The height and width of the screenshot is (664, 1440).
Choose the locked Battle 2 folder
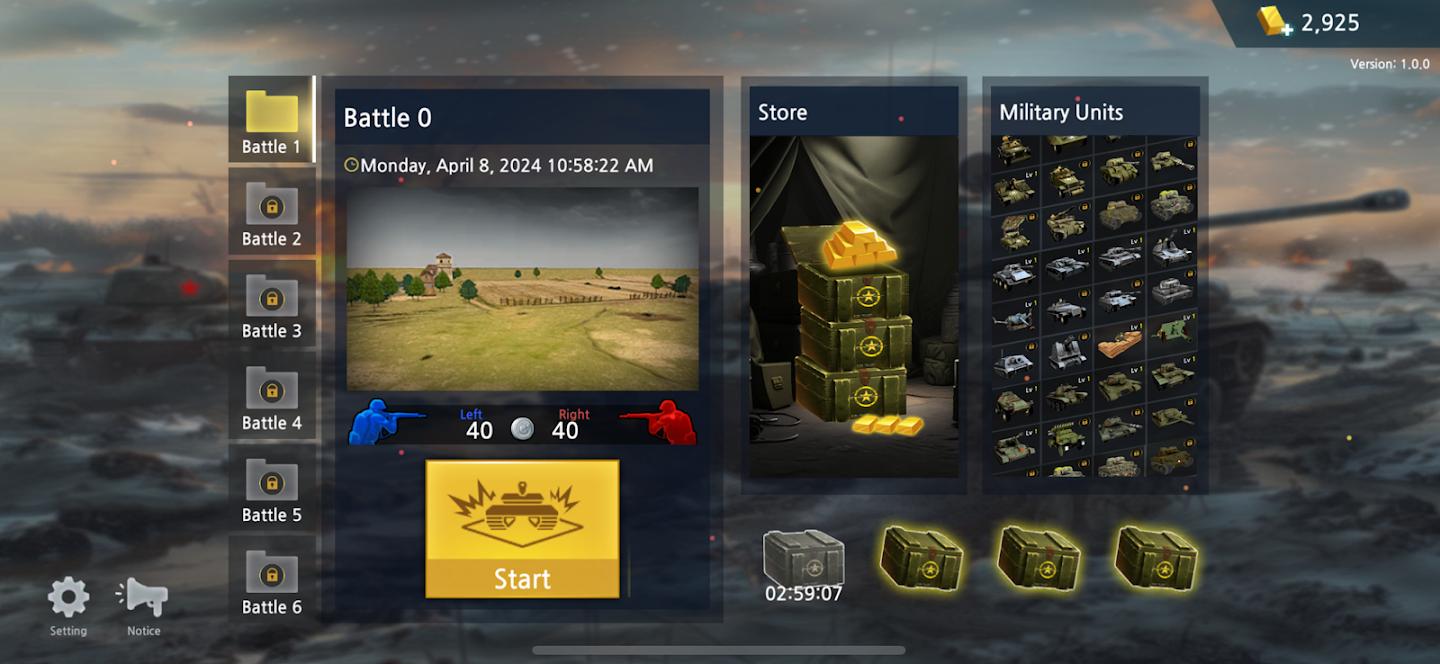[x=271, y=213]
